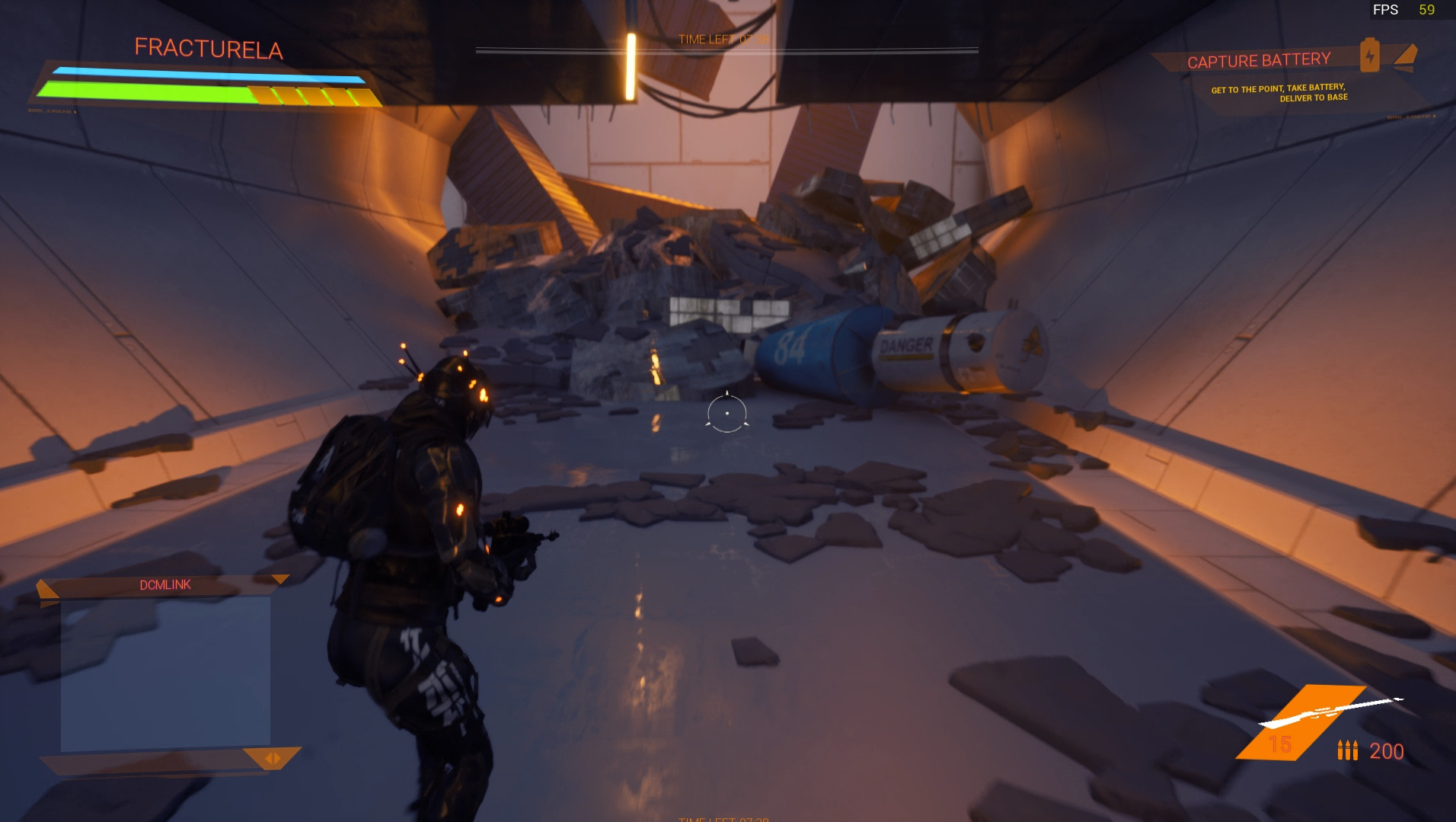Toggle the FRACTURELA nameplate visibility
1456x822 pixels.
pos(208,48)
